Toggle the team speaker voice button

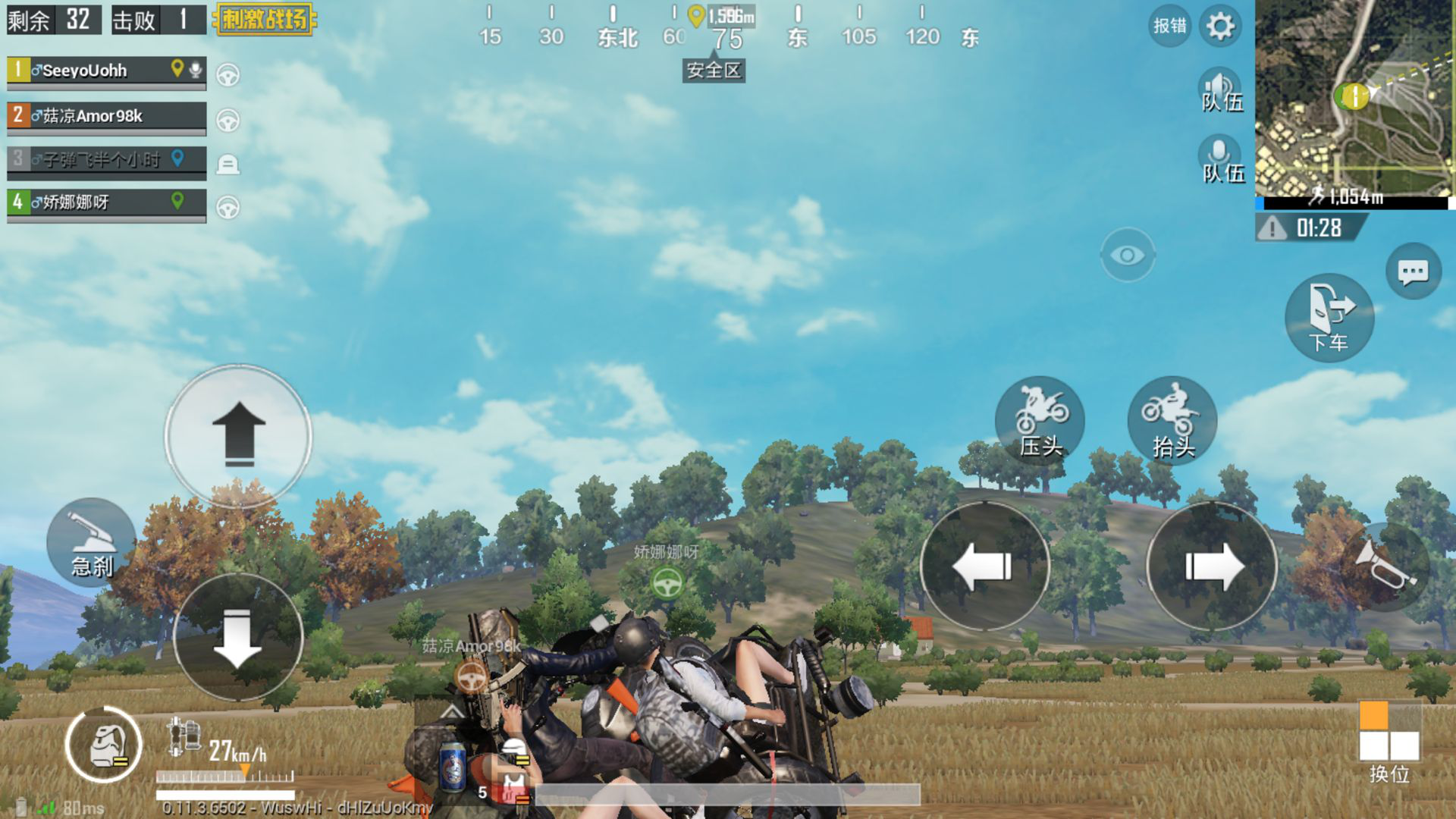coord(1219,91)
